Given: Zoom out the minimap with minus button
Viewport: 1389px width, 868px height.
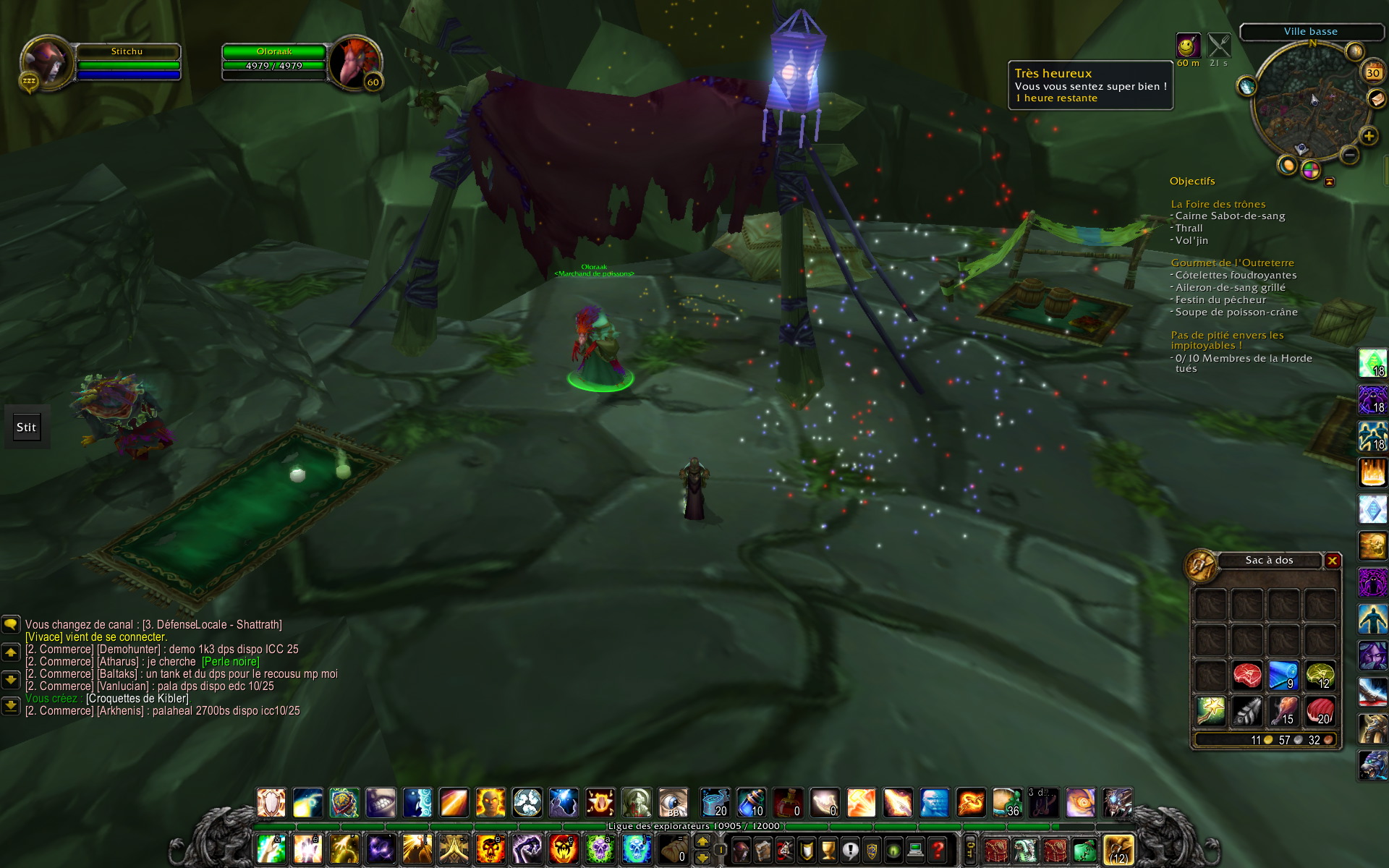Looking at the screenshot, I should [1349, 154].
